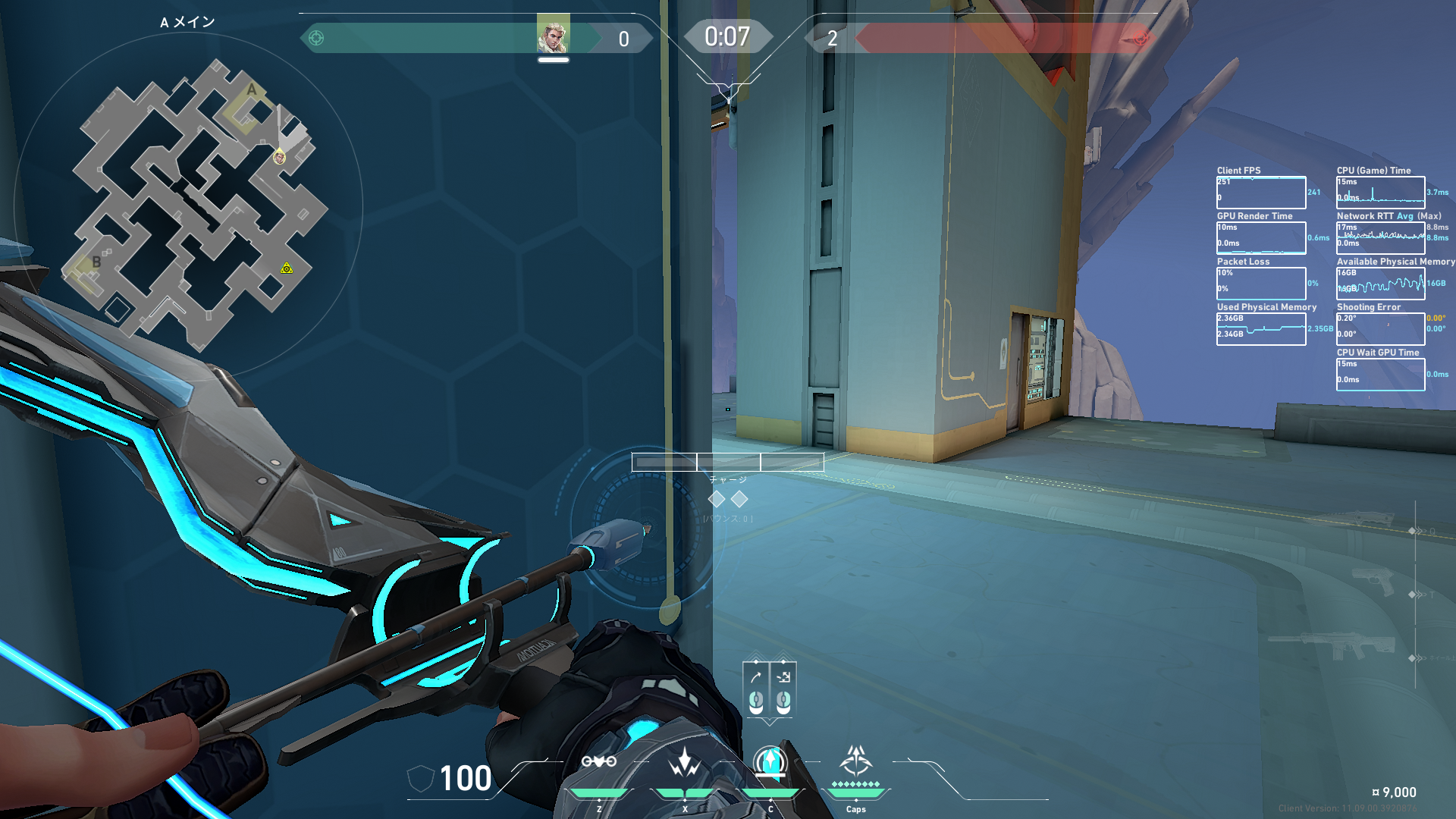Click the A site label on minimap

(252, 90)
